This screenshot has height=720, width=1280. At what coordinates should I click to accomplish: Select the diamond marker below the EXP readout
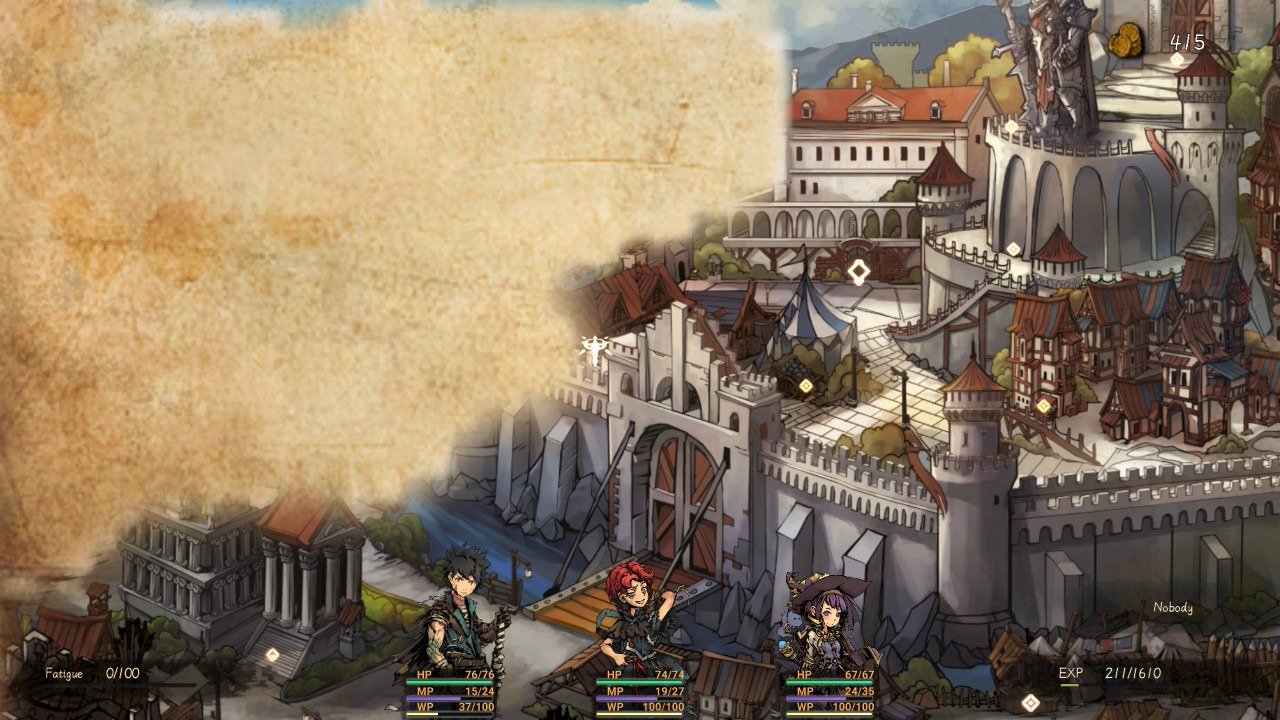pos(1030,703)
